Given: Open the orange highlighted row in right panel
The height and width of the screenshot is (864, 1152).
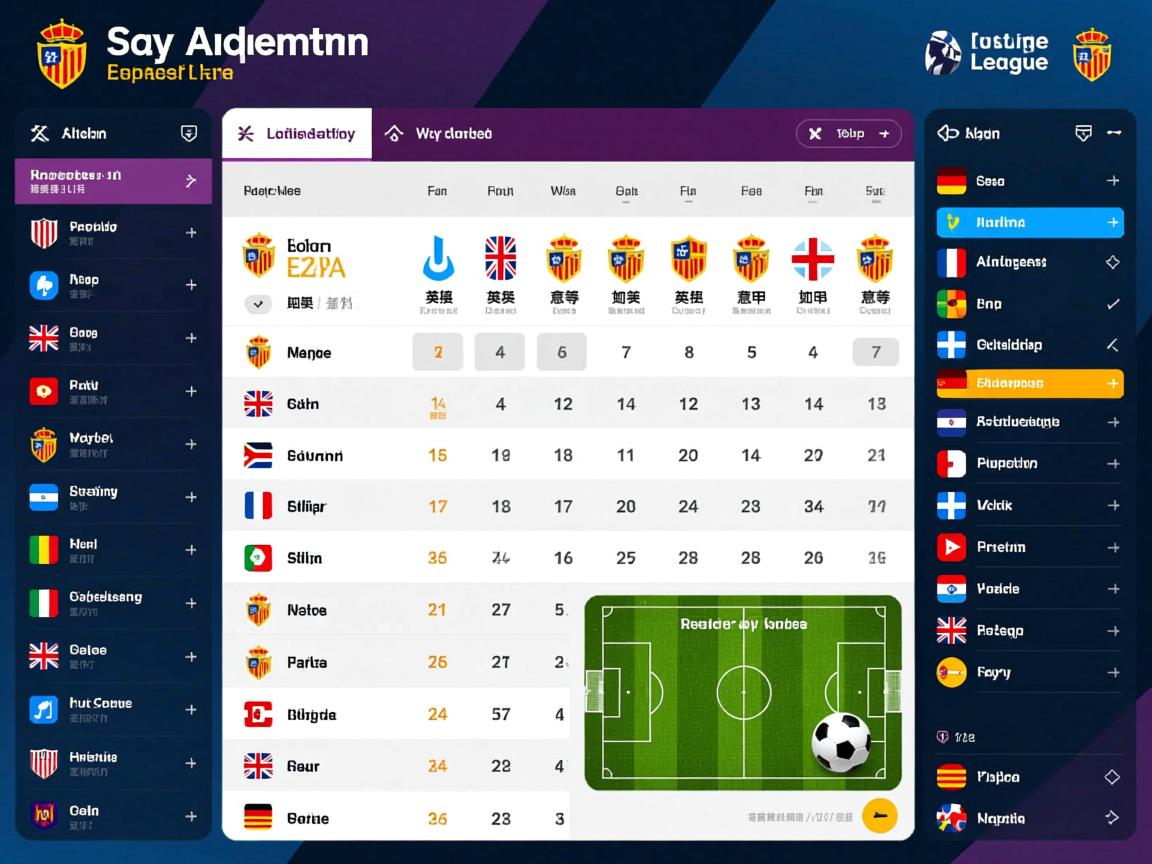Looking at the screenshot, I should click(1029, 383).
